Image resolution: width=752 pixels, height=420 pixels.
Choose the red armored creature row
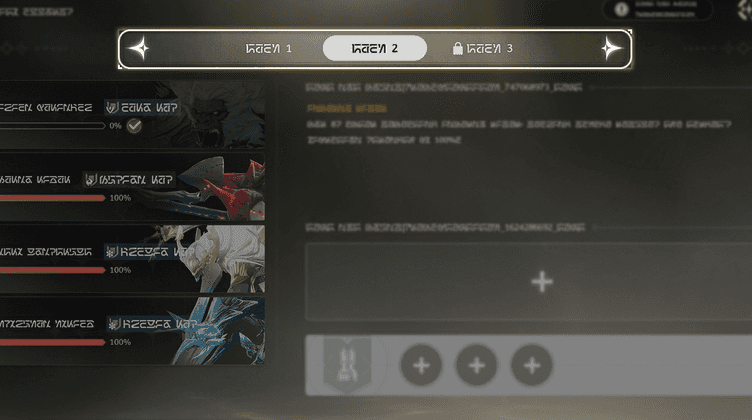pyautogui.click(x=130, y=186)
